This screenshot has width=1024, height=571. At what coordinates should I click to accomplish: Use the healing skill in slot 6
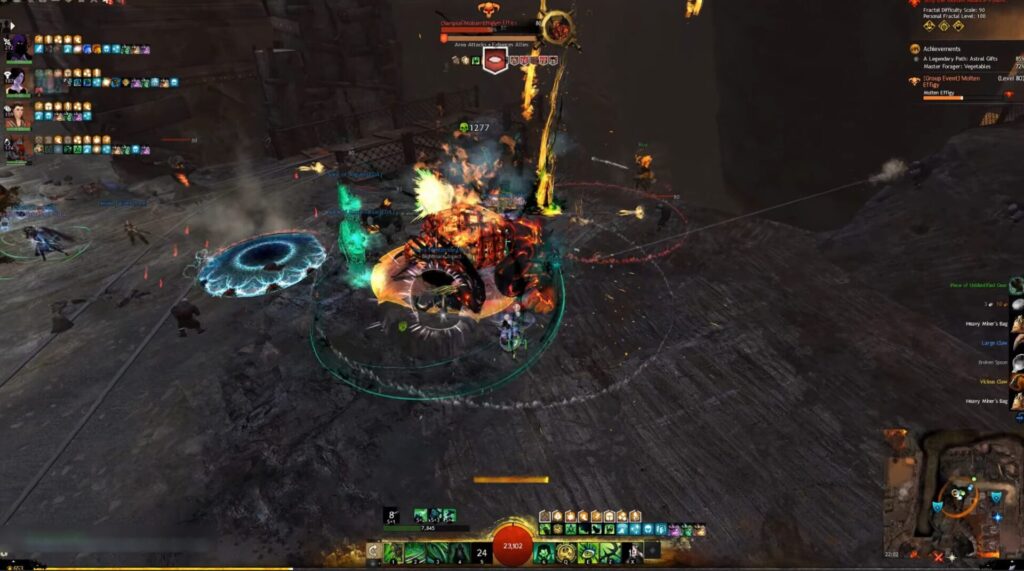[546, 552]
